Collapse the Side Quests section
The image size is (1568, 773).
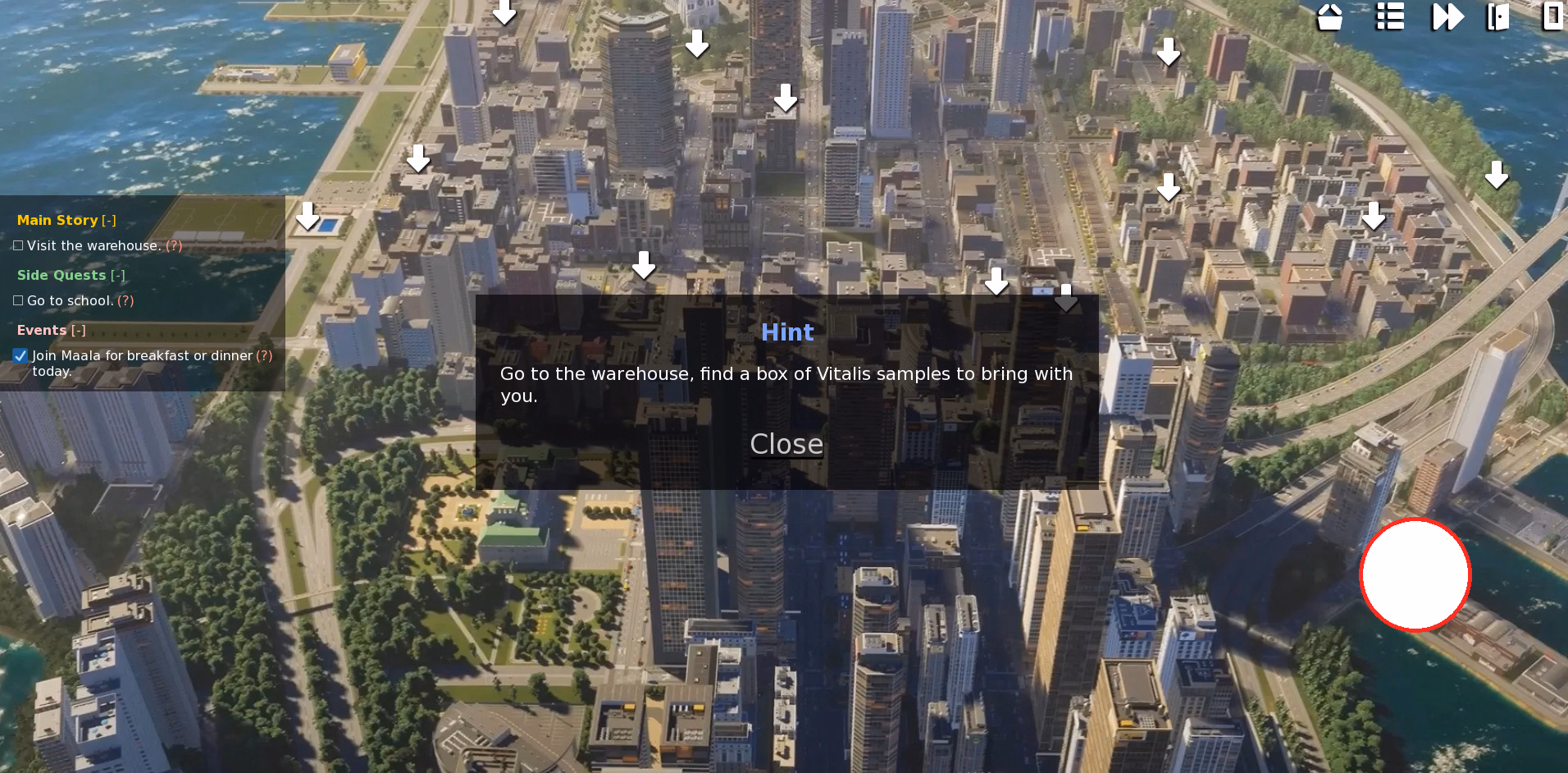click(x=117, y=275)
